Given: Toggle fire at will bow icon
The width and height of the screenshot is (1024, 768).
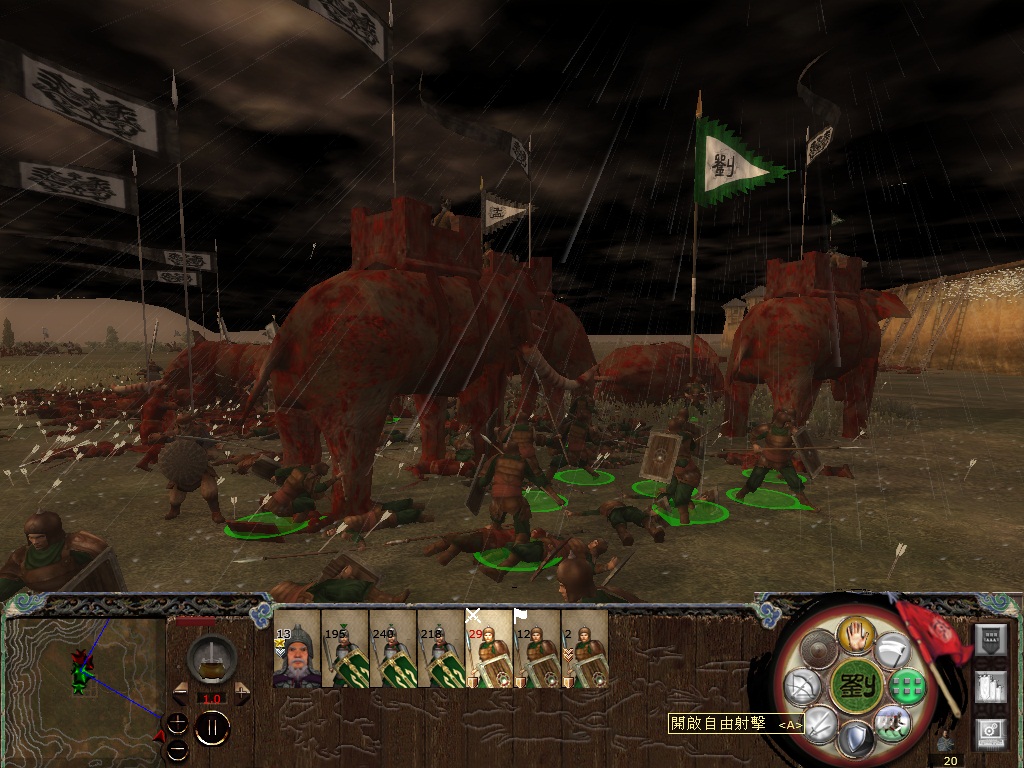Looking at the screenshot, I should pos(803,687).
